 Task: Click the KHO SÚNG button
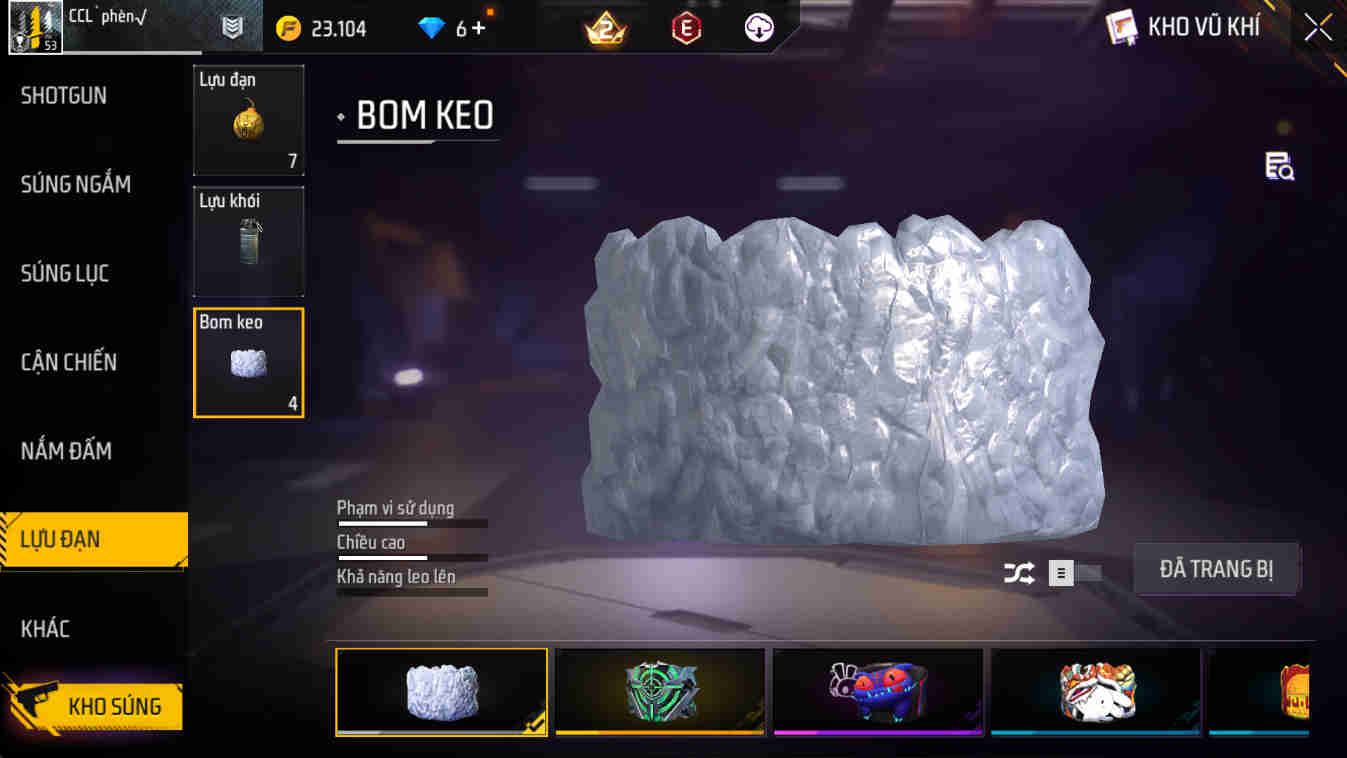97,705
